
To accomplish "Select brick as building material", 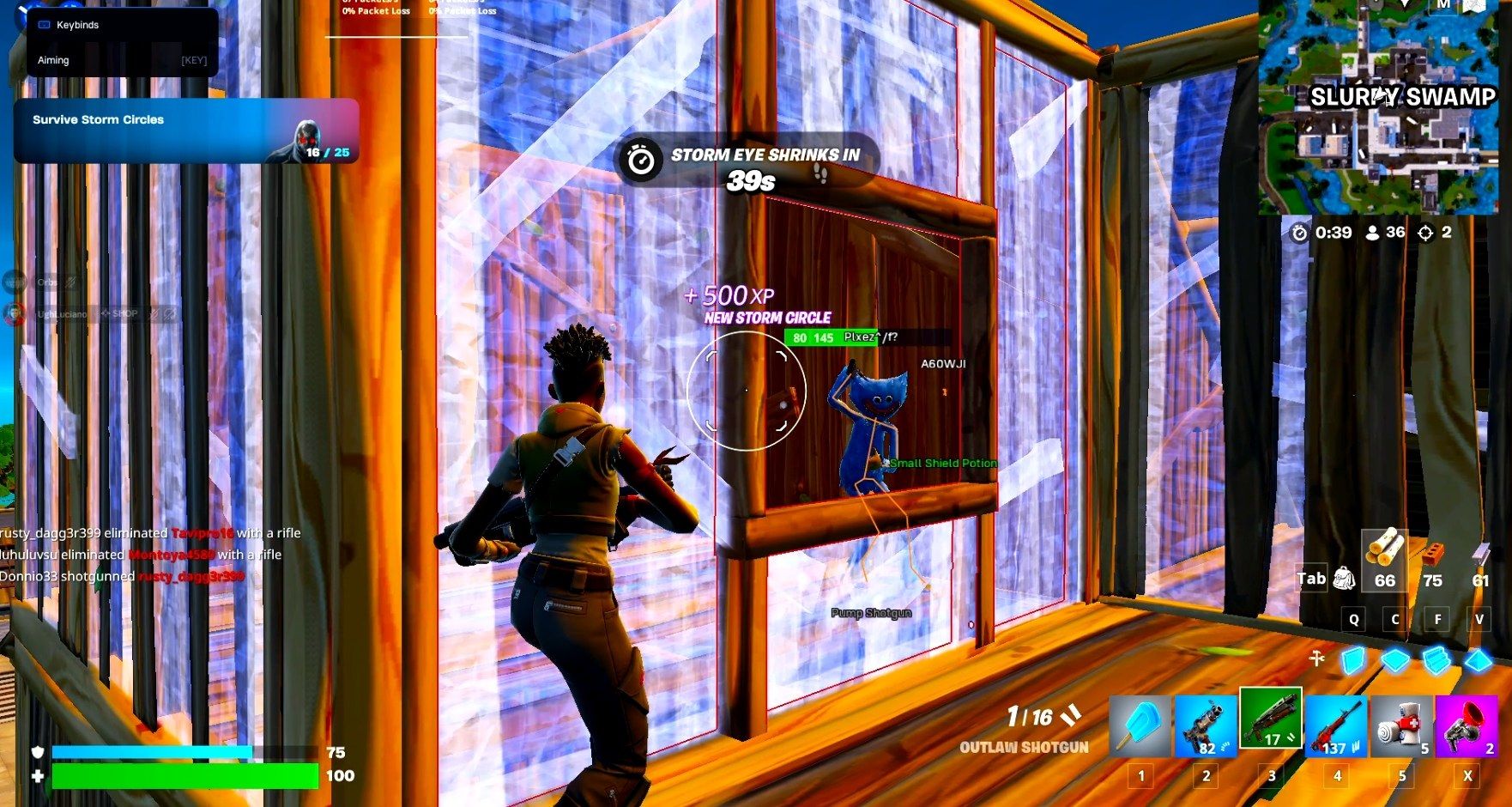I will (x=1432, y=556).
